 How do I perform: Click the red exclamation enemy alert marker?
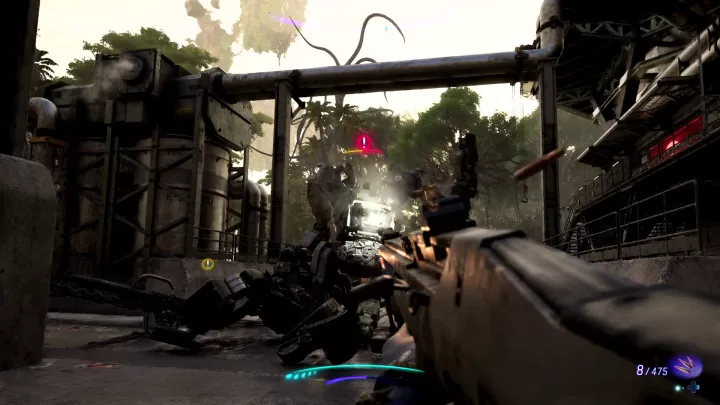(x=365, y=142)
